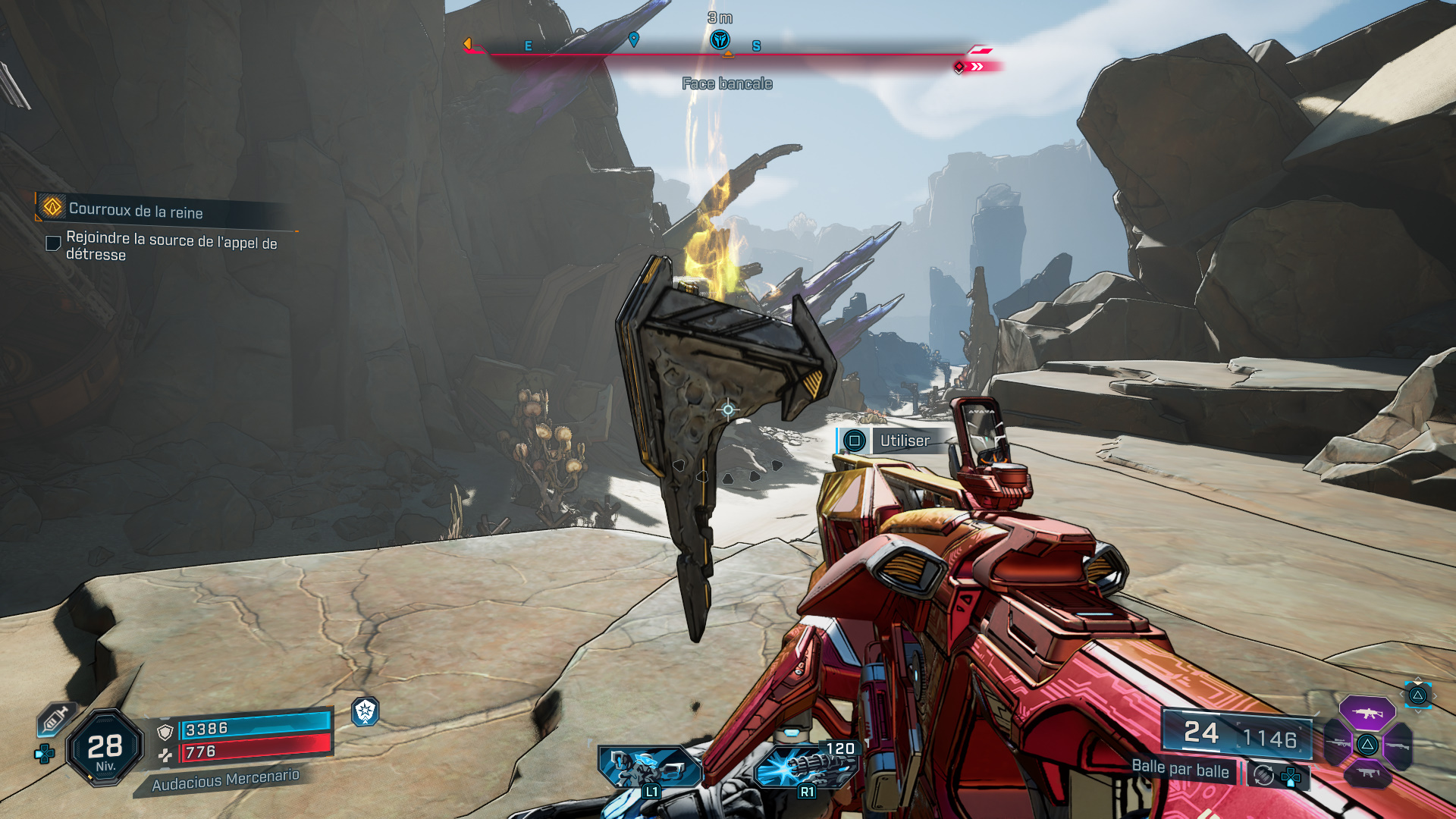Open the level 28 character badge
Screen dimensions: 1456x819
pos(105,748)
